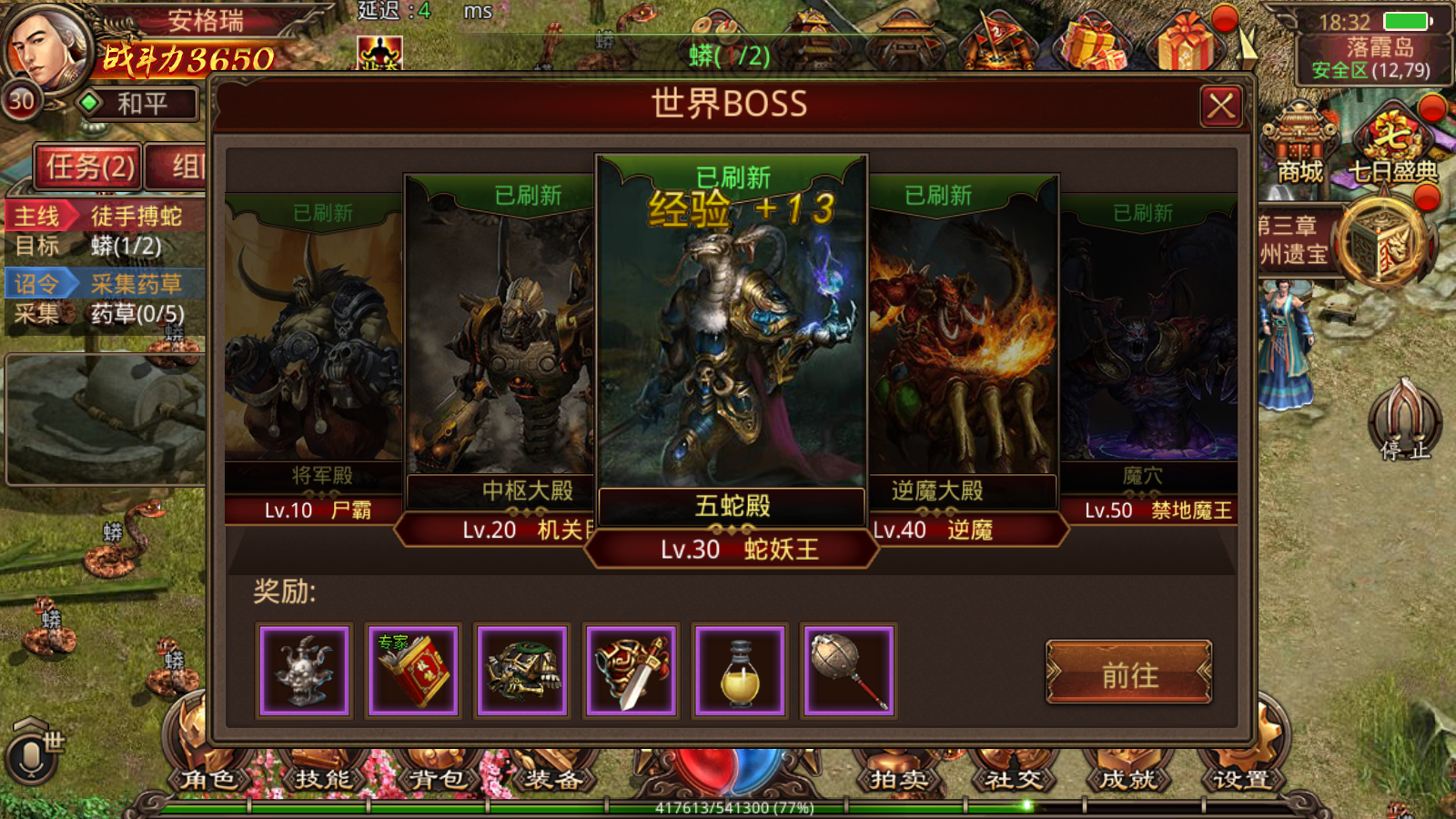Screen dimensions: 1456x819
Task: Inspect the green turtle shell reward
Action: (522, 672)
